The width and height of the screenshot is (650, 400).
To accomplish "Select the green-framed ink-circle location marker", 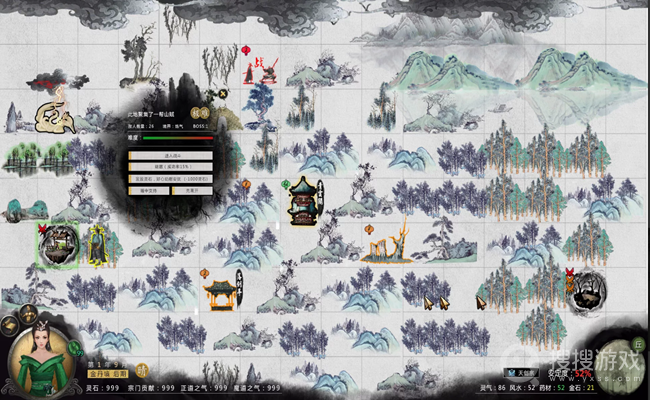I will [x=60, y=244].
